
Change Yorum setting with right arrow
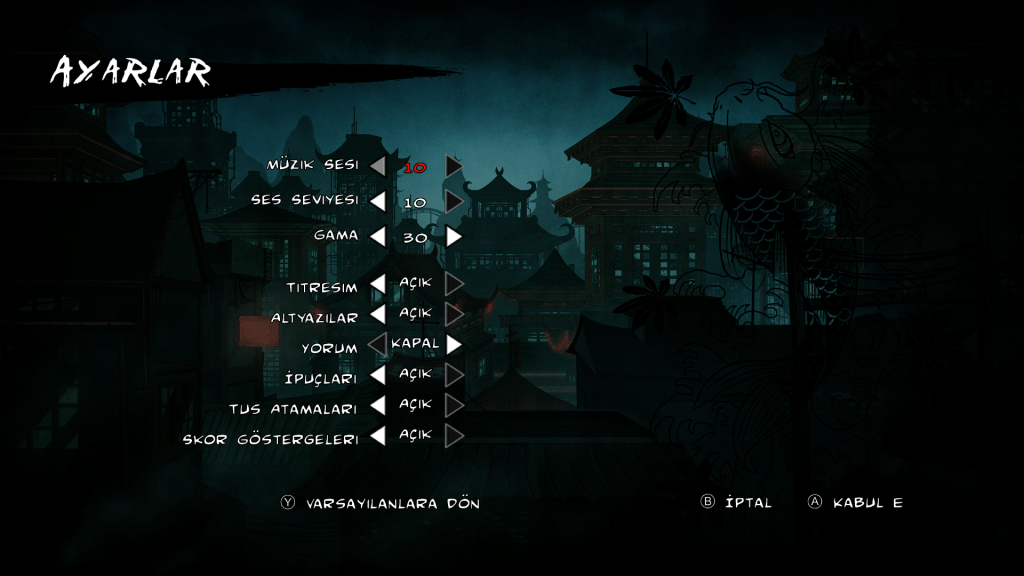pyautogui.click(x=454, y=344)
